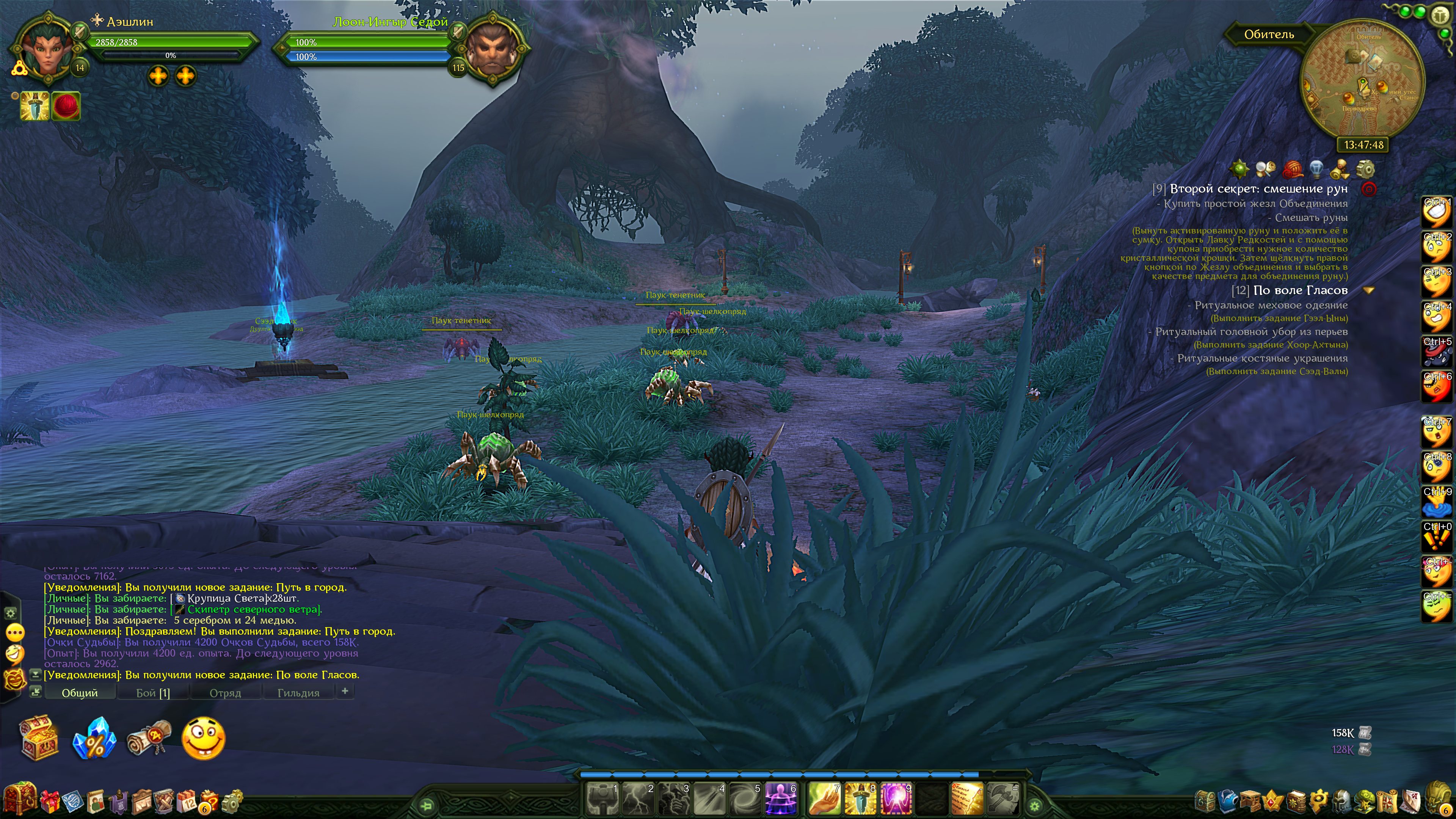This screenshot has height=819, width=1456.
Task: Switch to the Бой chat tab
Action: point(152,692)
